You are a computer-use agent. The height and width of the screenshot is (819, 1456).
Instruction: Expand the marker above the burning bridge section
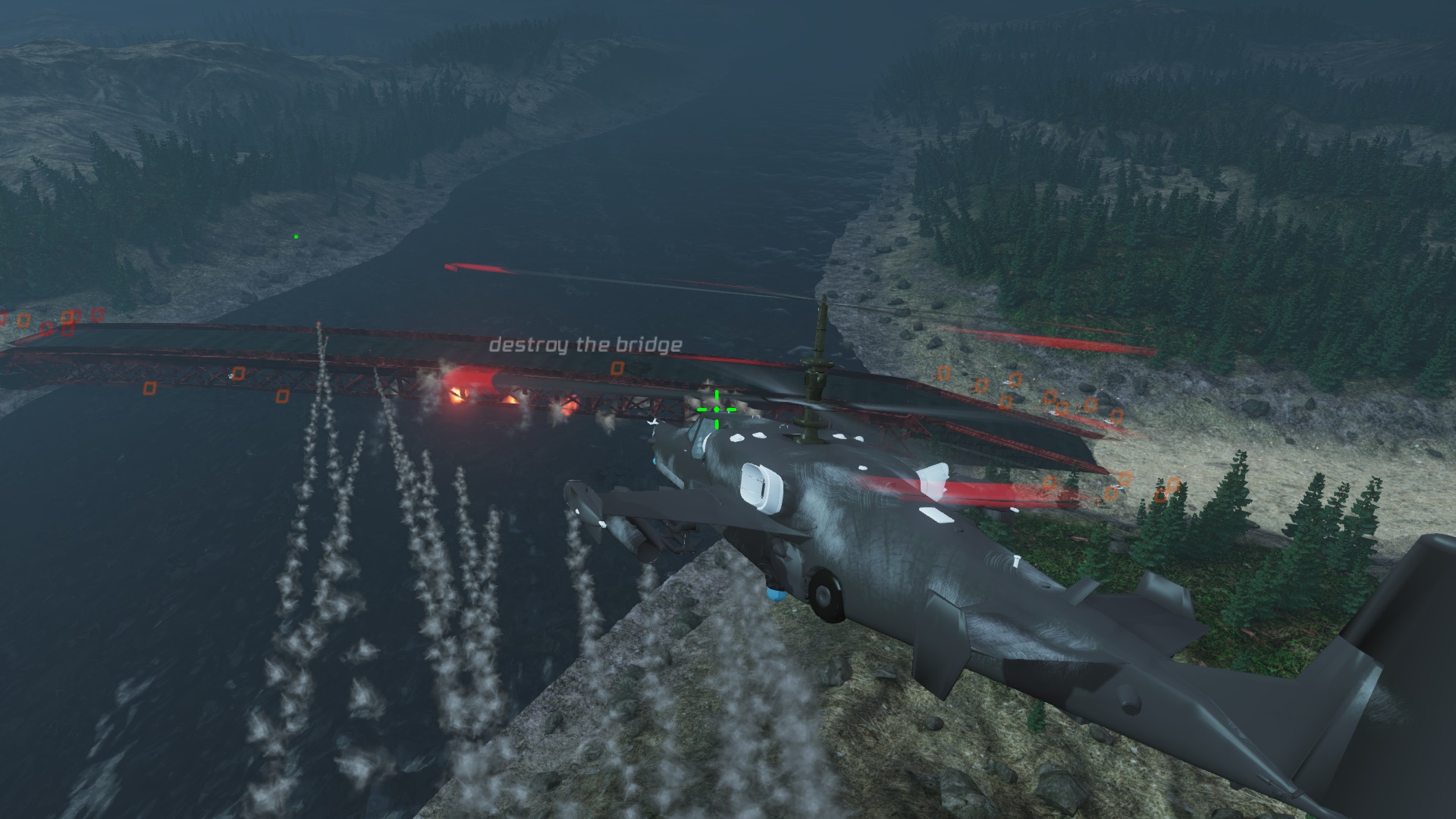click(x=618, y=368)
